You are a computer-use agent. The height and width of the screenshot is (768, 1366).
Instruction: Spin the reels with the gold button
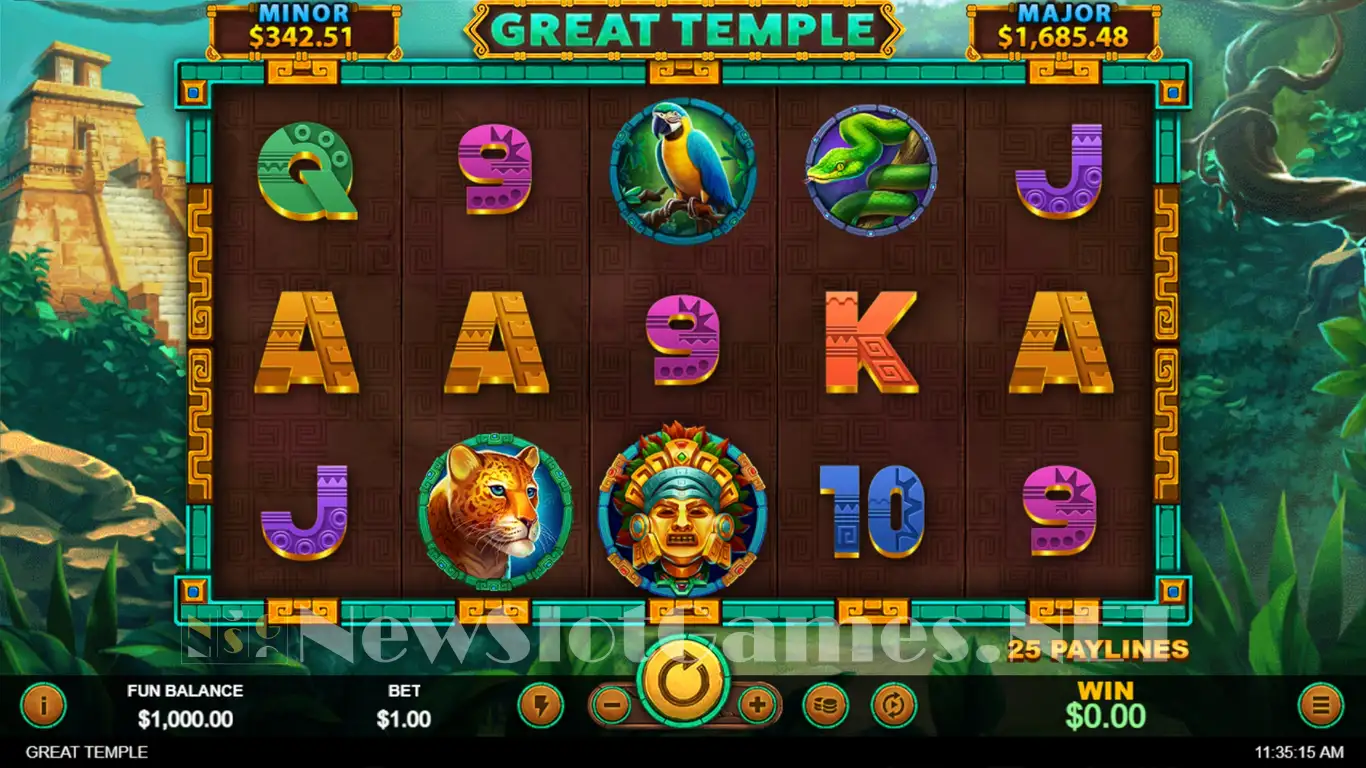click(684, 685)
